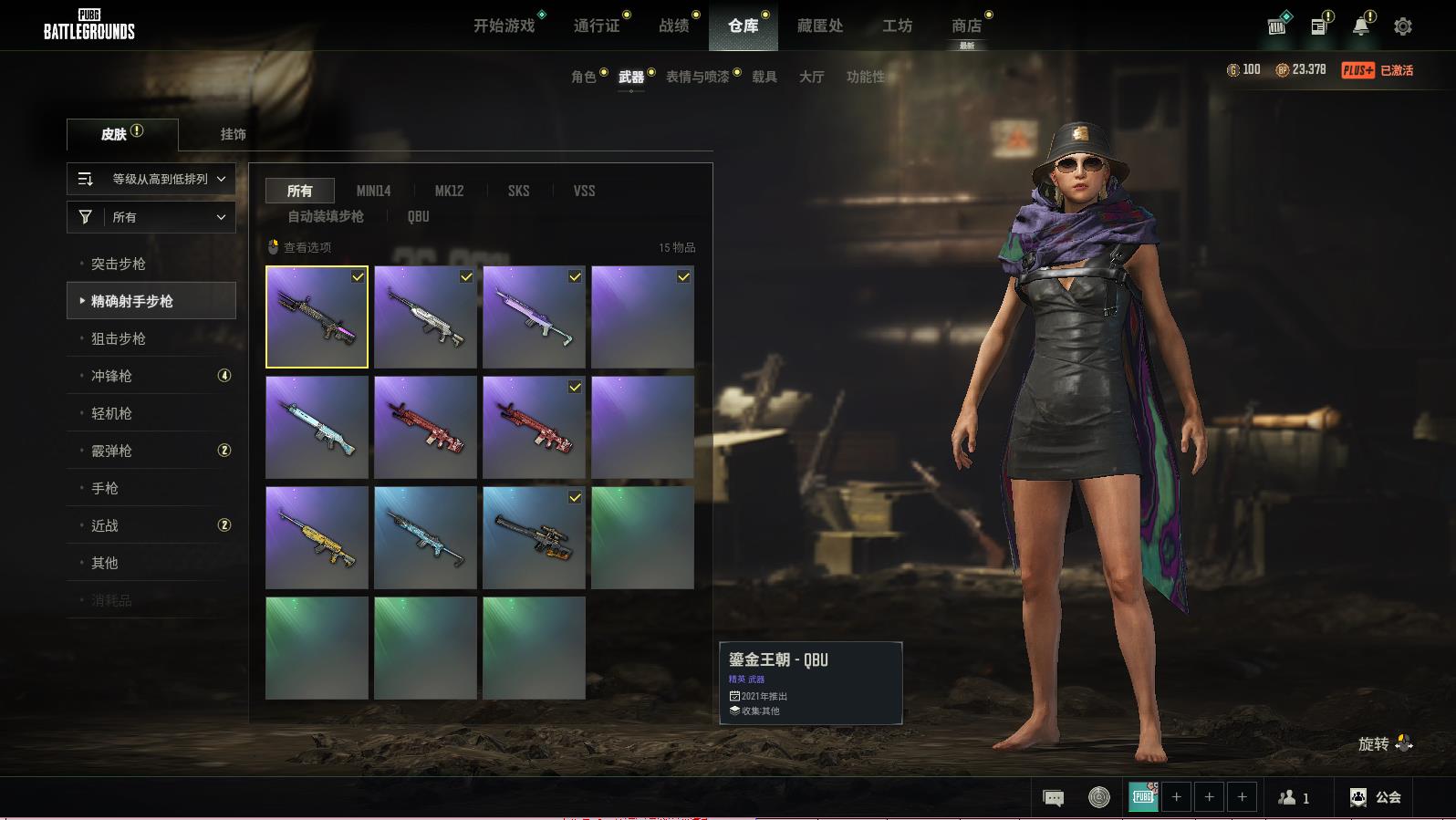The height and width of the screenshot is (820, 1456).
Task: Filter skins by MINI14
Action: (373, 191)
